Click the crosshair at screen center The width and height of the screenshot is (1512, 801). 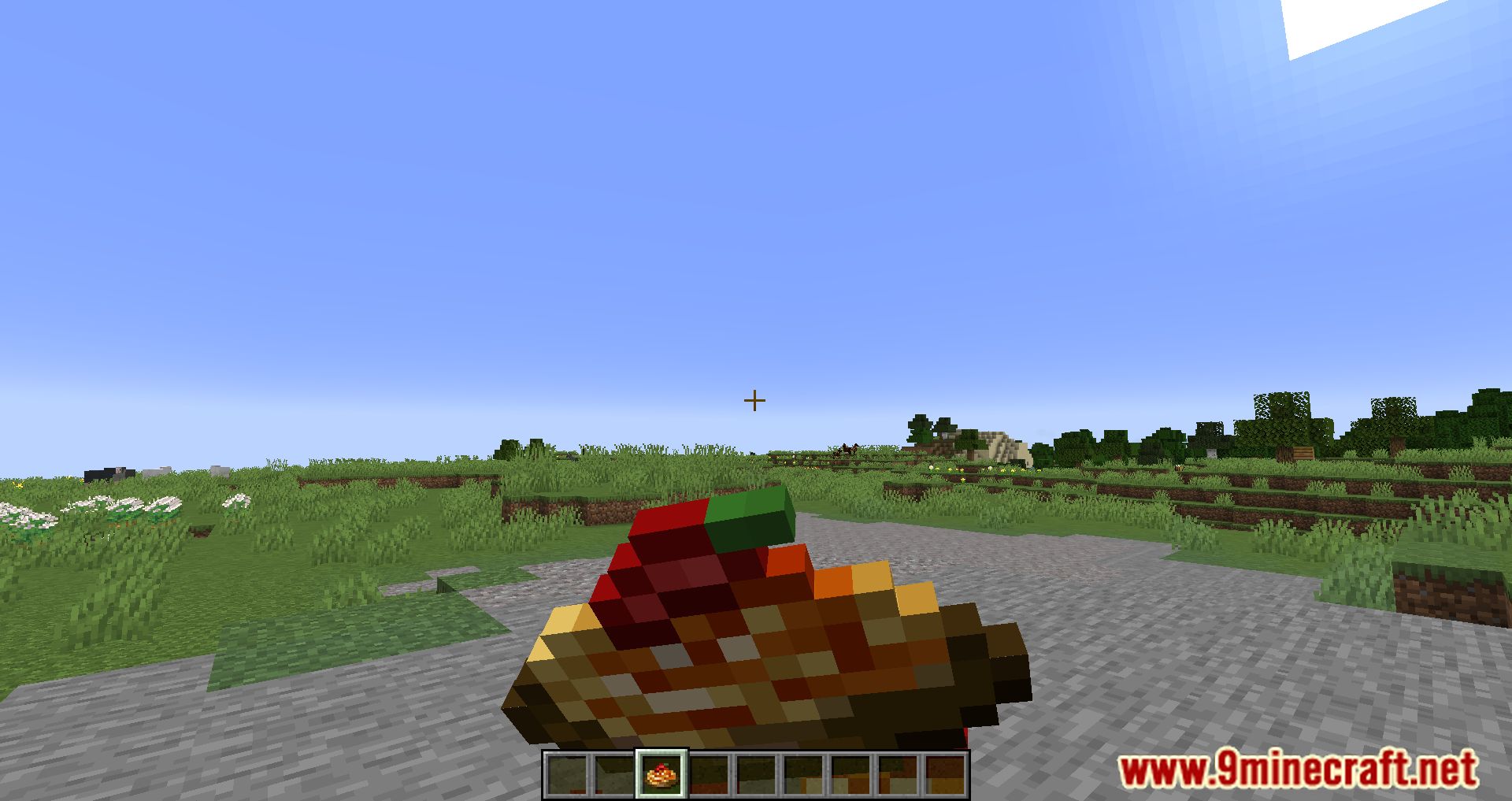pyautogui.click(x=755, y=400)
